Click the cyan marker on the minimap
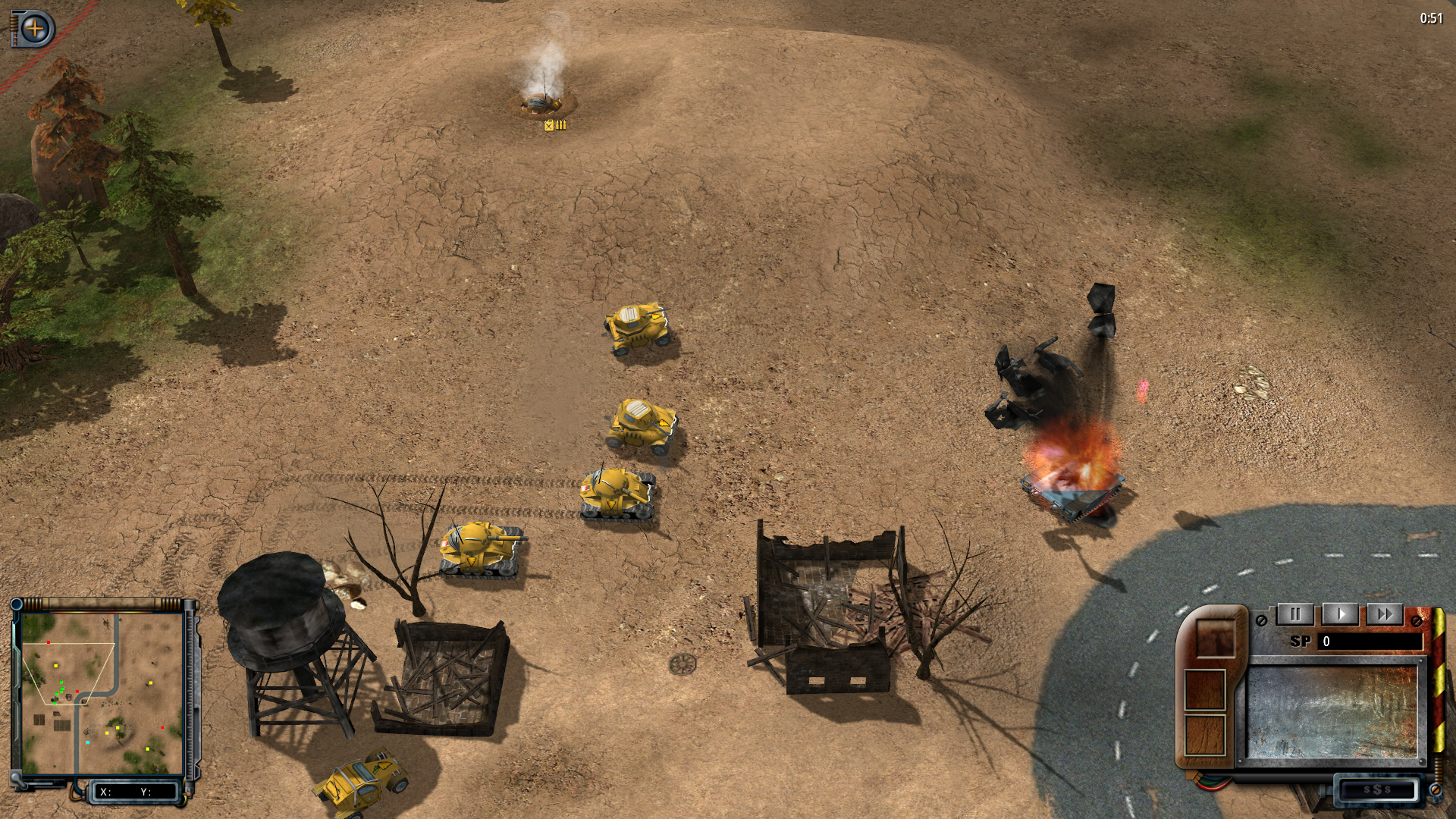The width and height of the screenshot is (1456, 819). point(88,742)
